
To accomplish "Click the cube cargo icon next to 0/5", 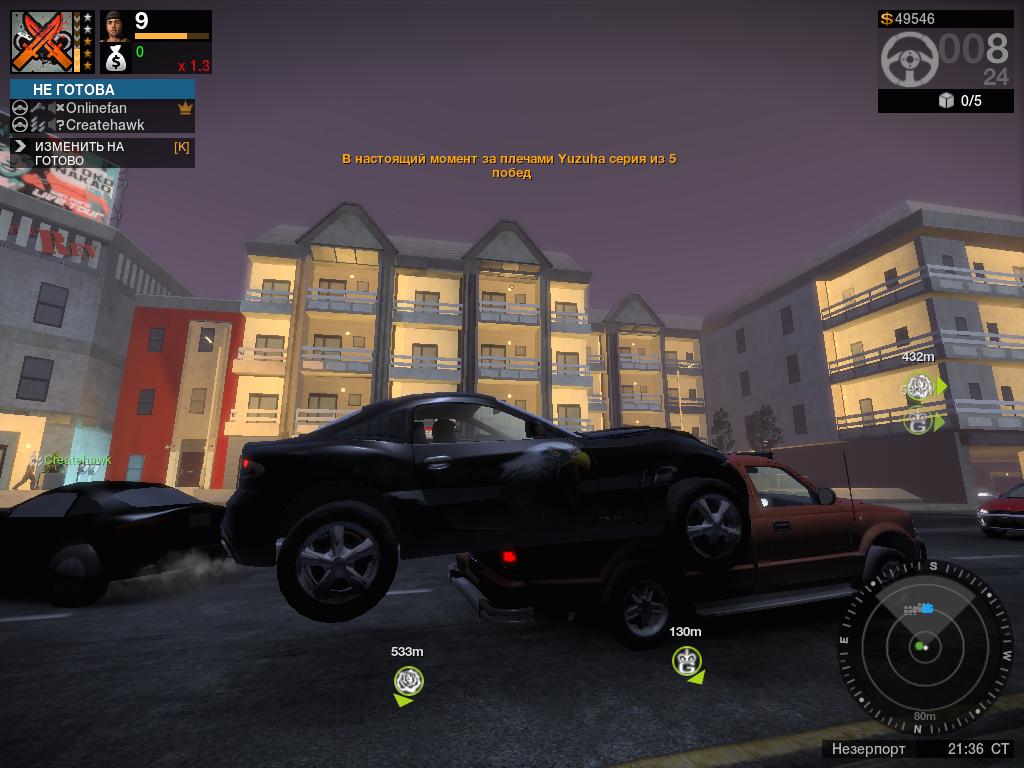I will click(x=946, y=101).
